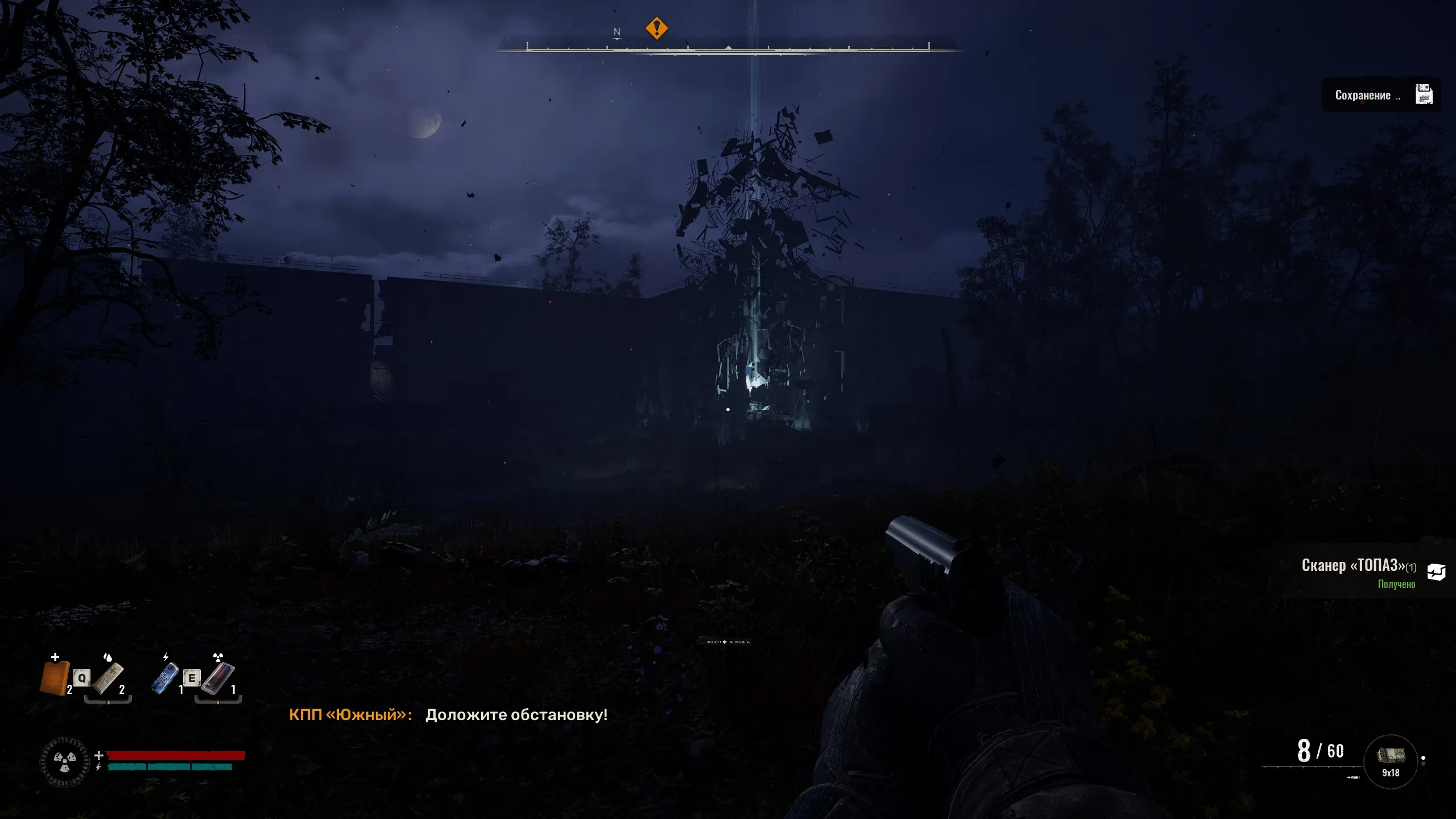Click the radiation level gauge icon
Image resolution: width=1456 pixels, height=819 pixels.
(65, 762)
